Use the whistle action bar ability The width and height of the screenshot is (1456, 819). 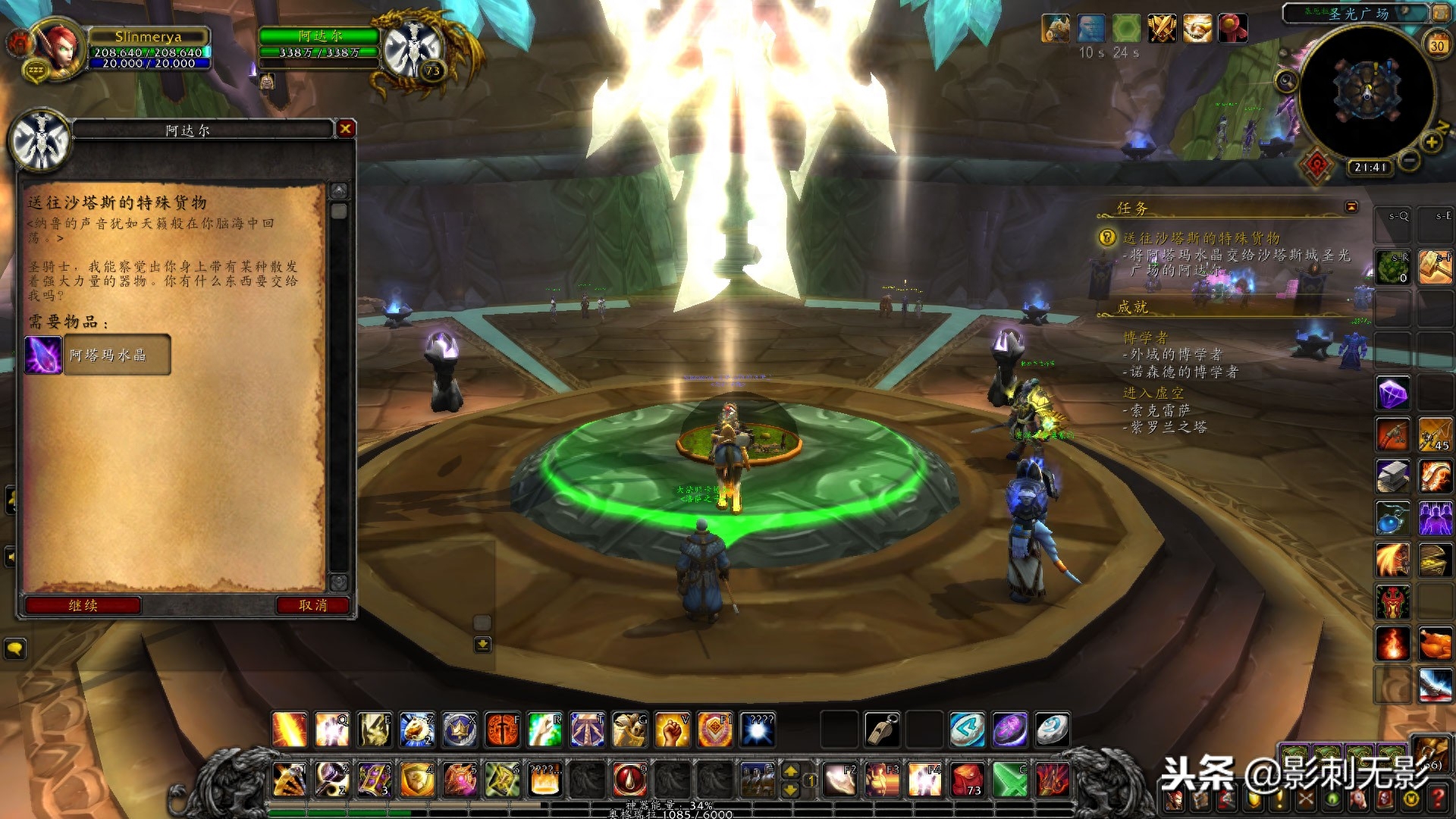coord(882,730)
